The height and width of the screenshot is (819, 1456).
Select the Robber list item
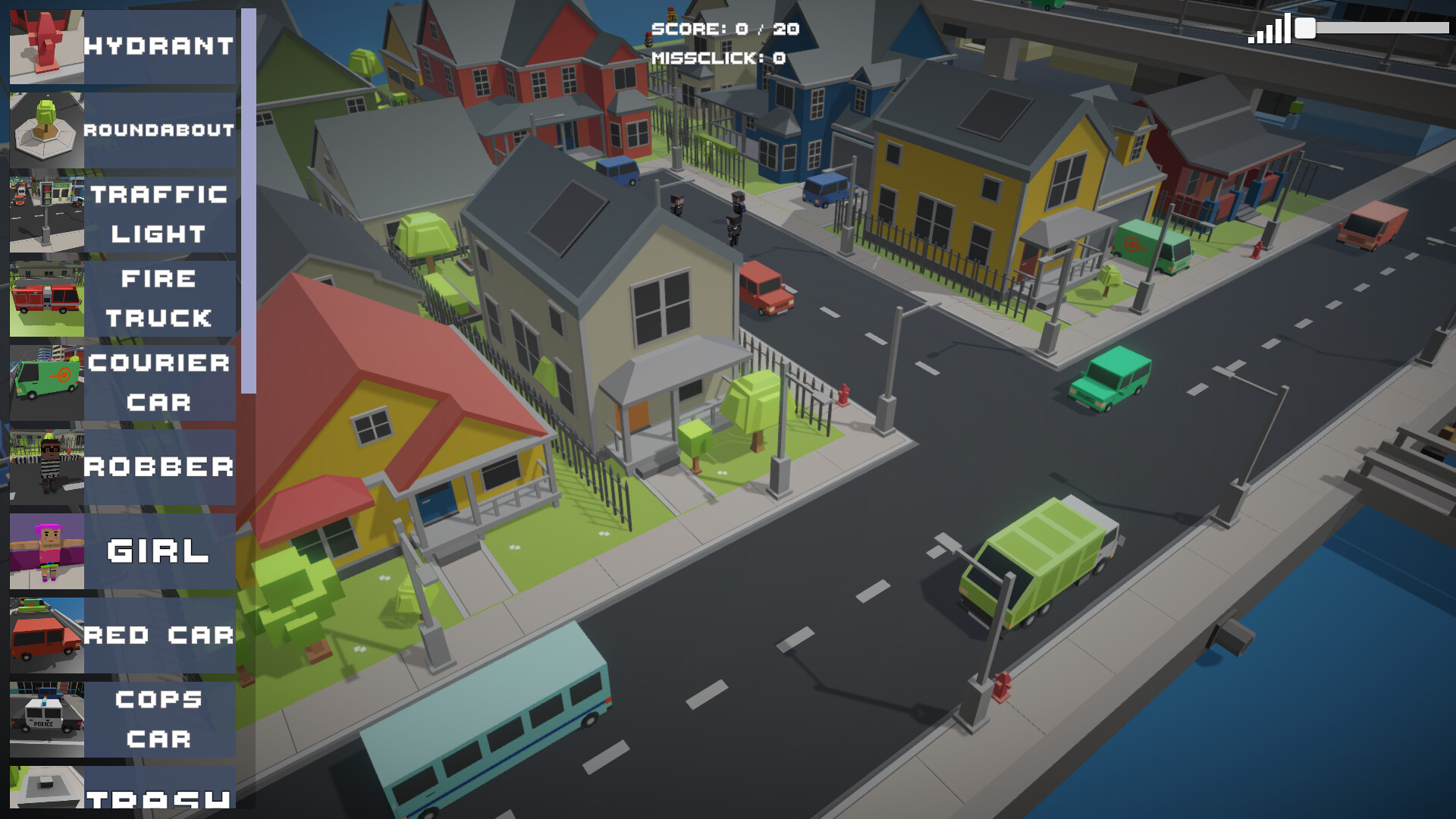123,467
